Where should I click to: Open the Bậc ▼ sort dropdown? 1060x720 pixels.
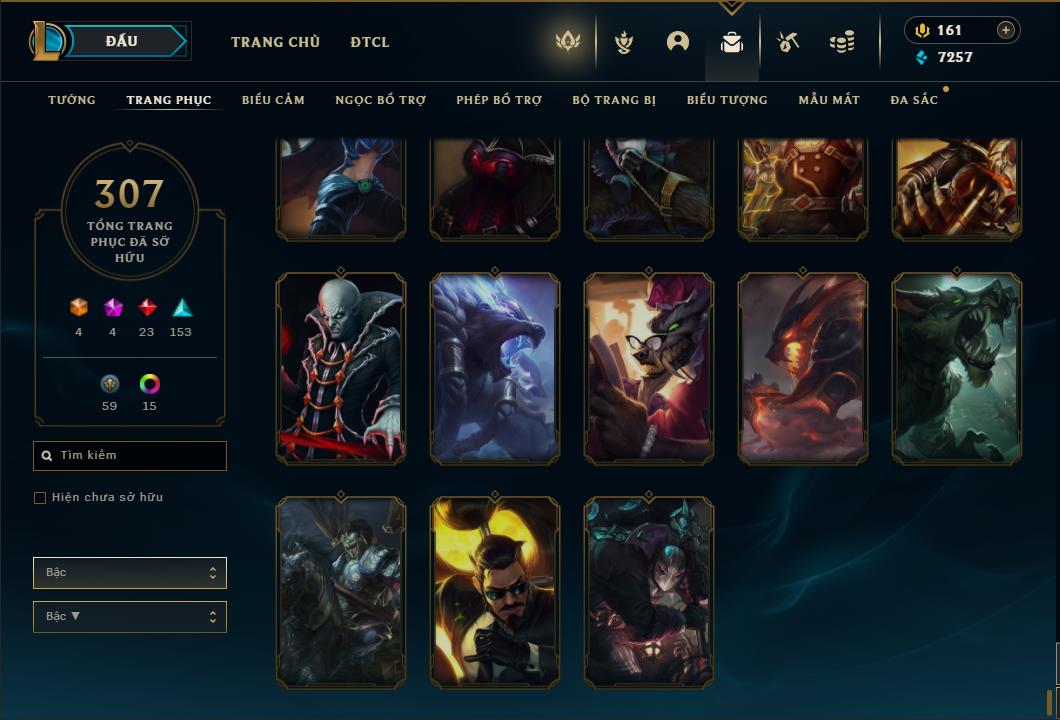coord(130,617)
